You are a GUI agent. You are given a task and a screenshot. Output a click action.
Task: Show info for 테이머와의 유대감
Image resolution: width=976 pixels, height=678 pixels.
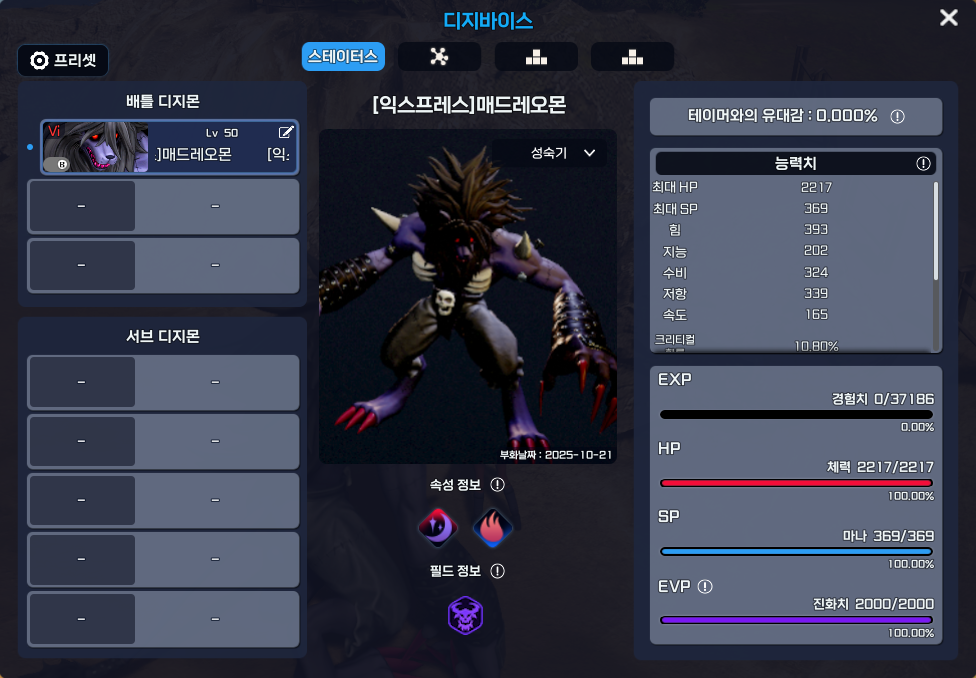tap(897, 116)
